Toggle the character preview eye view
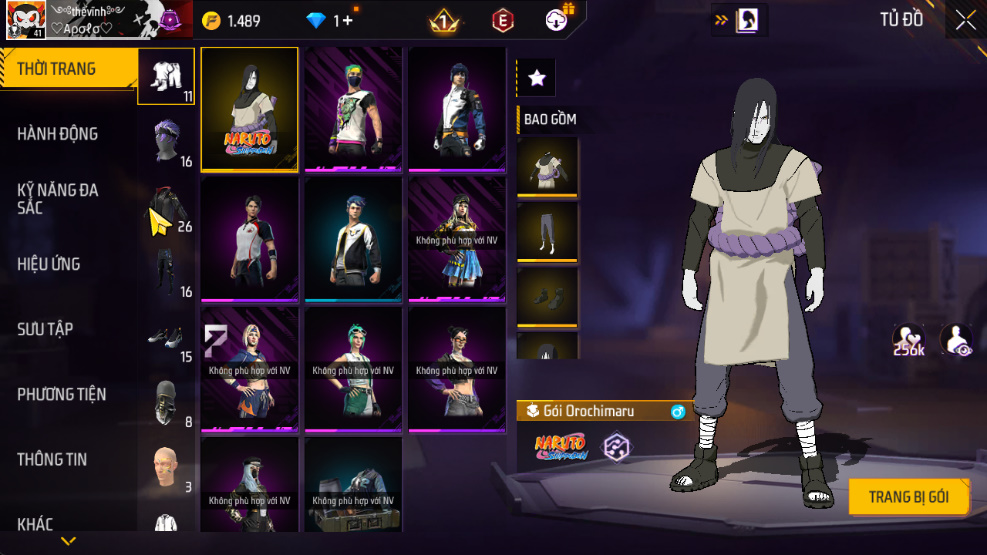The image size is (987, 555). (957, 340)
